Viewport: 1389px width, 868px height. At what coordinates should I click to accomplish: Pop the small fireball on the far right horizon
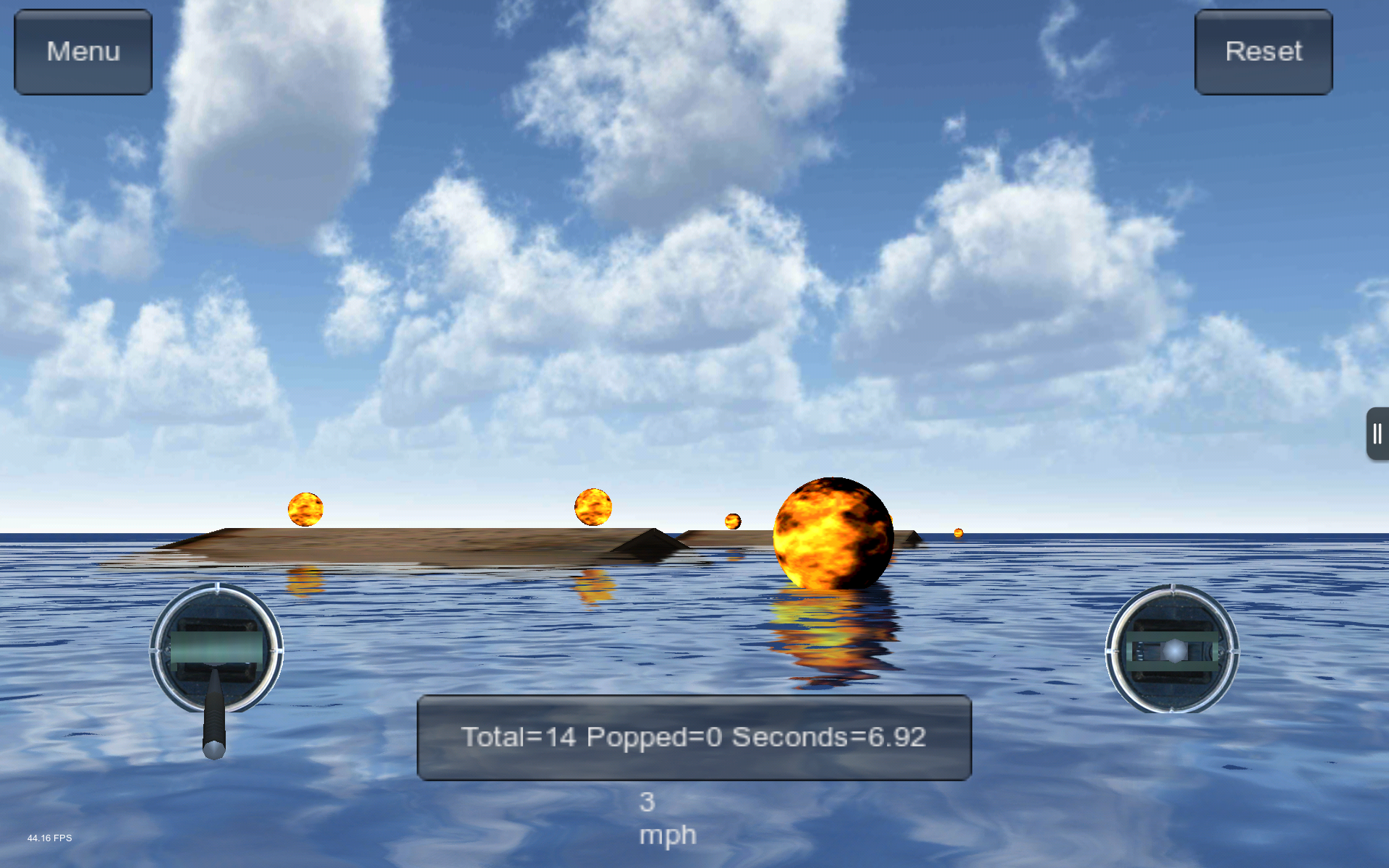[x=959, y=533]
